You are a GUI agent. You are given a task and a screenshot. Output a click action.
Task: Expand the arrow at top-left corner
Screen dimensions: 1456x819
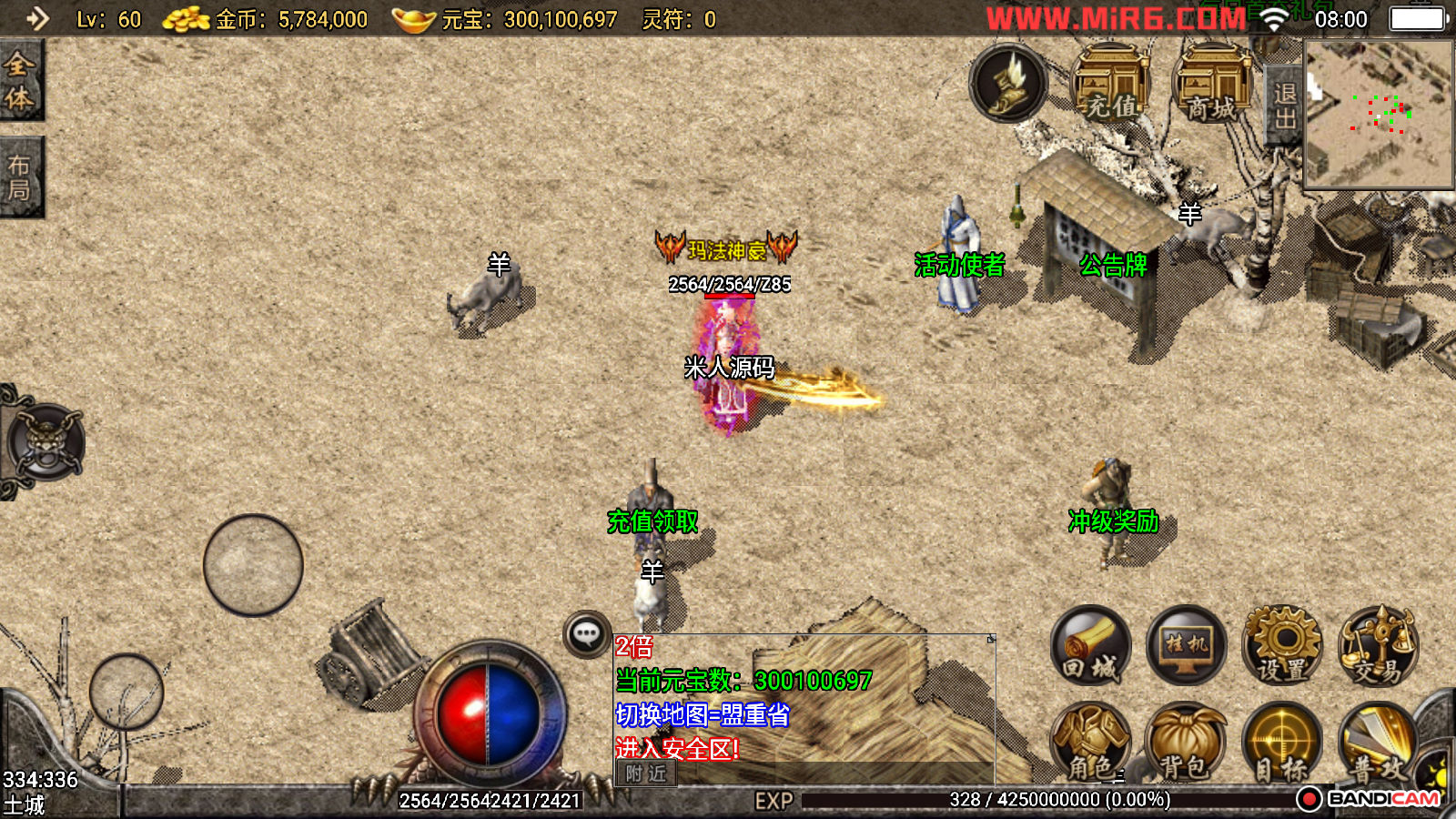tap(36, 18)
